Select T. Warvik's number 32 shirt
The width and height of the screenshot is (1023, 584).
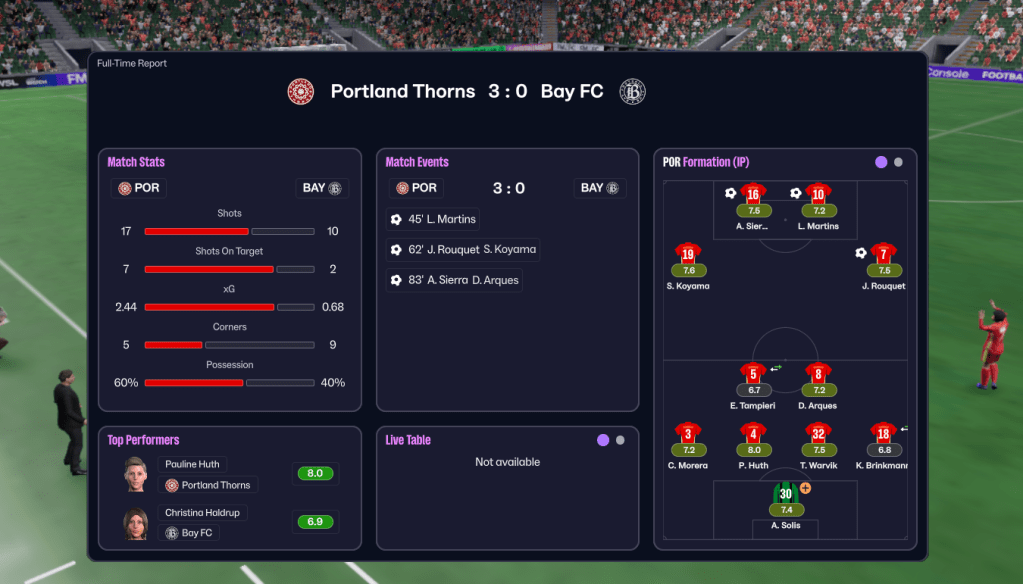point(818,434)
